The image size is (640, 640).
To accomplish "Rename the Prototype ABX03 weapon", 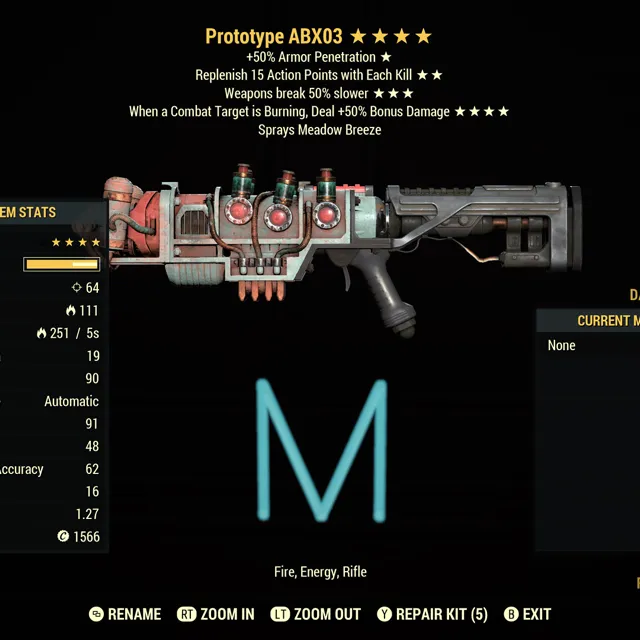I will (125, 614).
